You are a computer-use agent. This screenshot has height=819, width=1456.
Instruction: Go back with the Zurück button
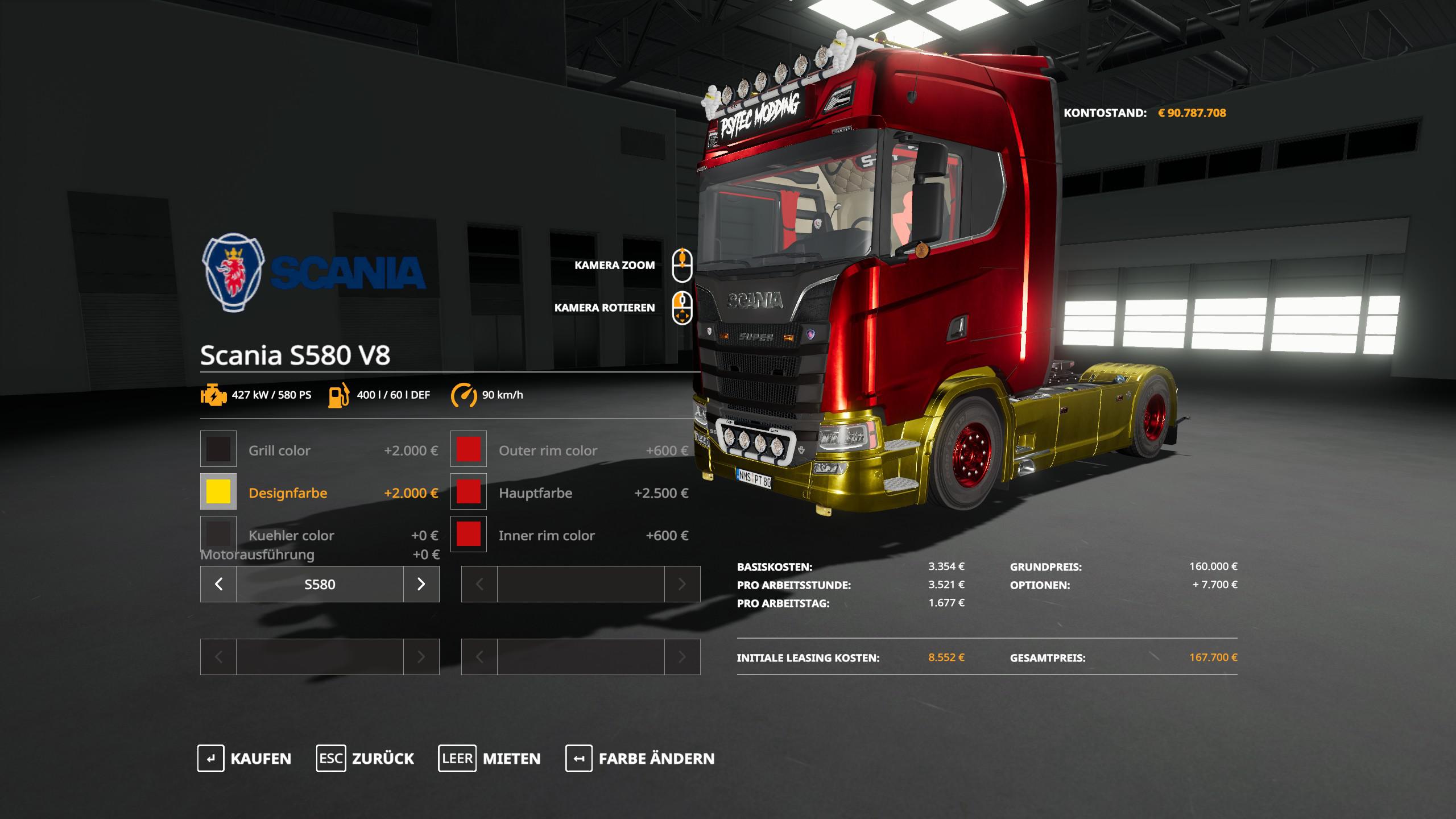tap(365, 758)
